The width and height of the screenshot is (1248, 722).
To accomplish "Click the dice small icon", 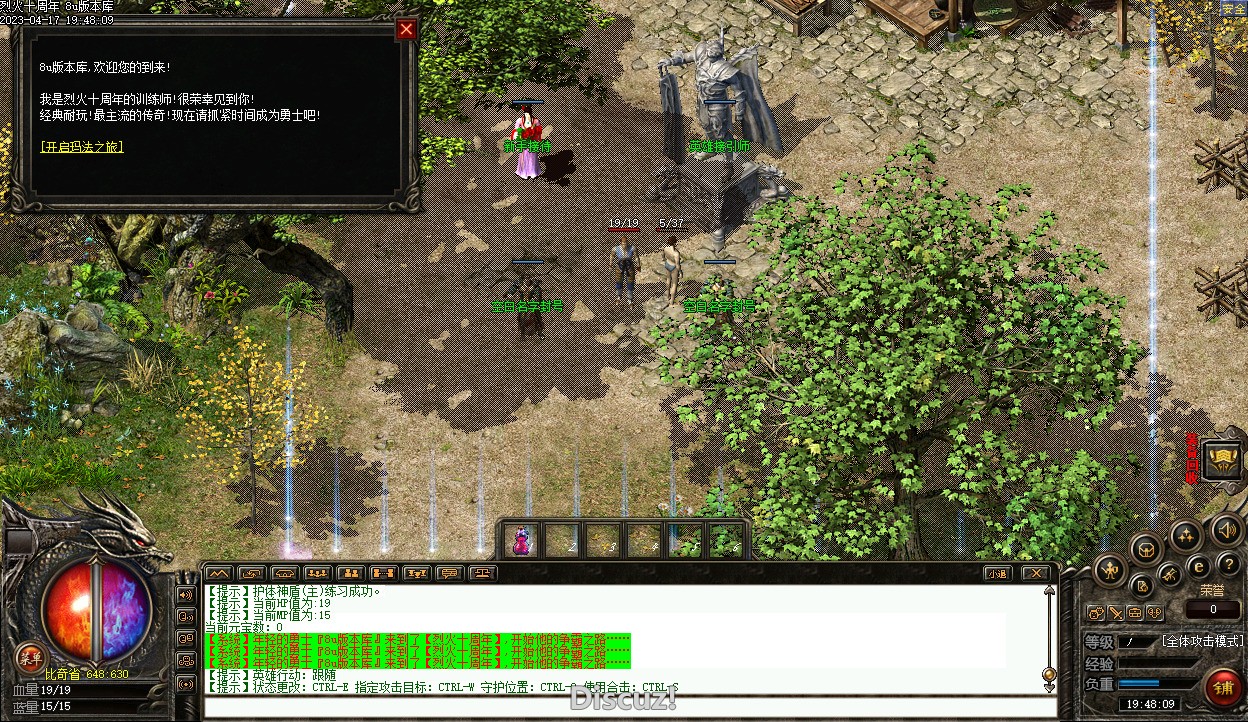I will [1154, 612].
